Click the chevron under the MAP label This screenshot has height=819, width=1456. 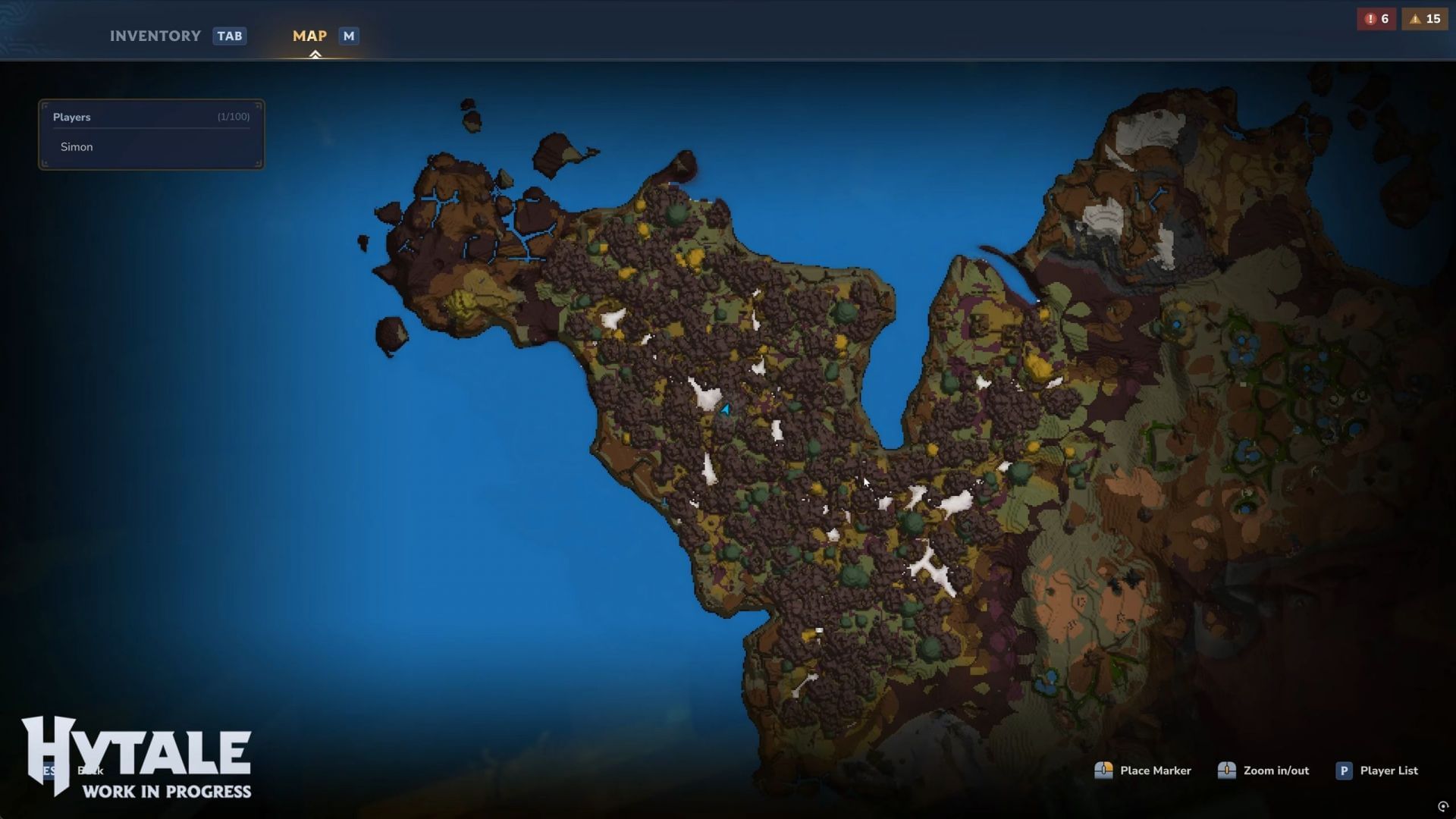click(313, 55)
